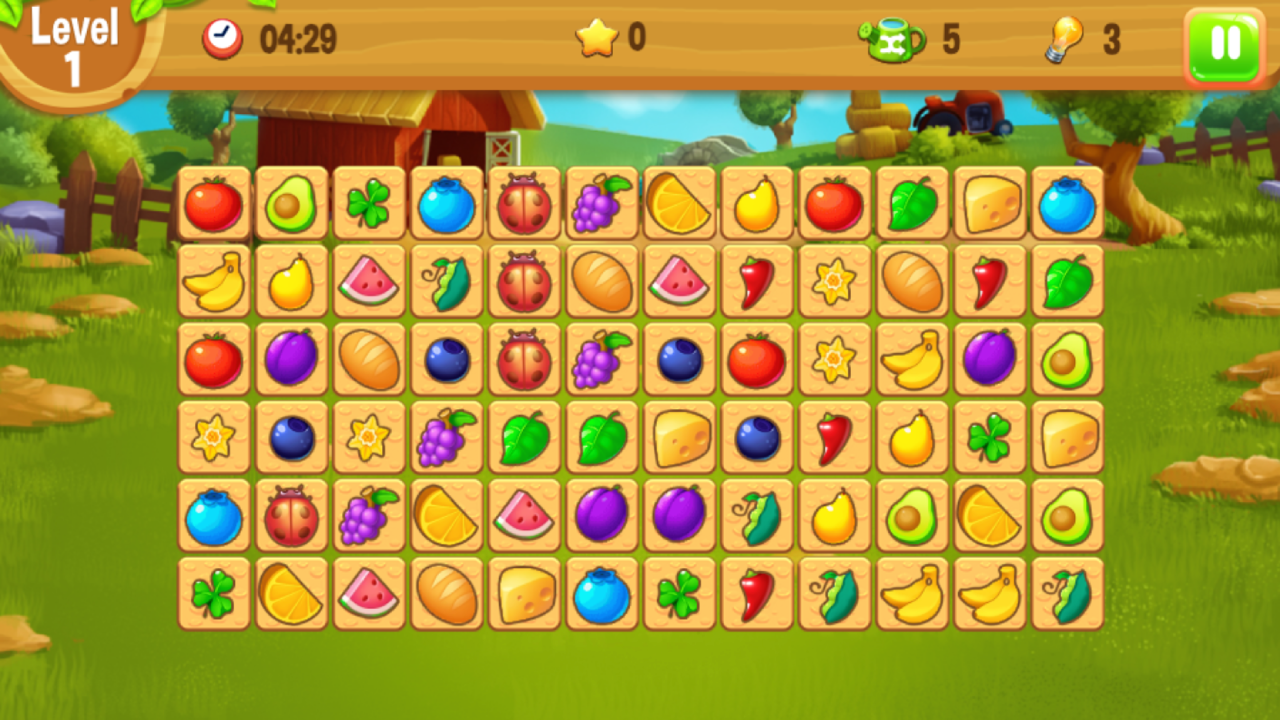Select the cheese tile in the bottom row
Screen dimensions: 1280x720
tap(524, 595)
